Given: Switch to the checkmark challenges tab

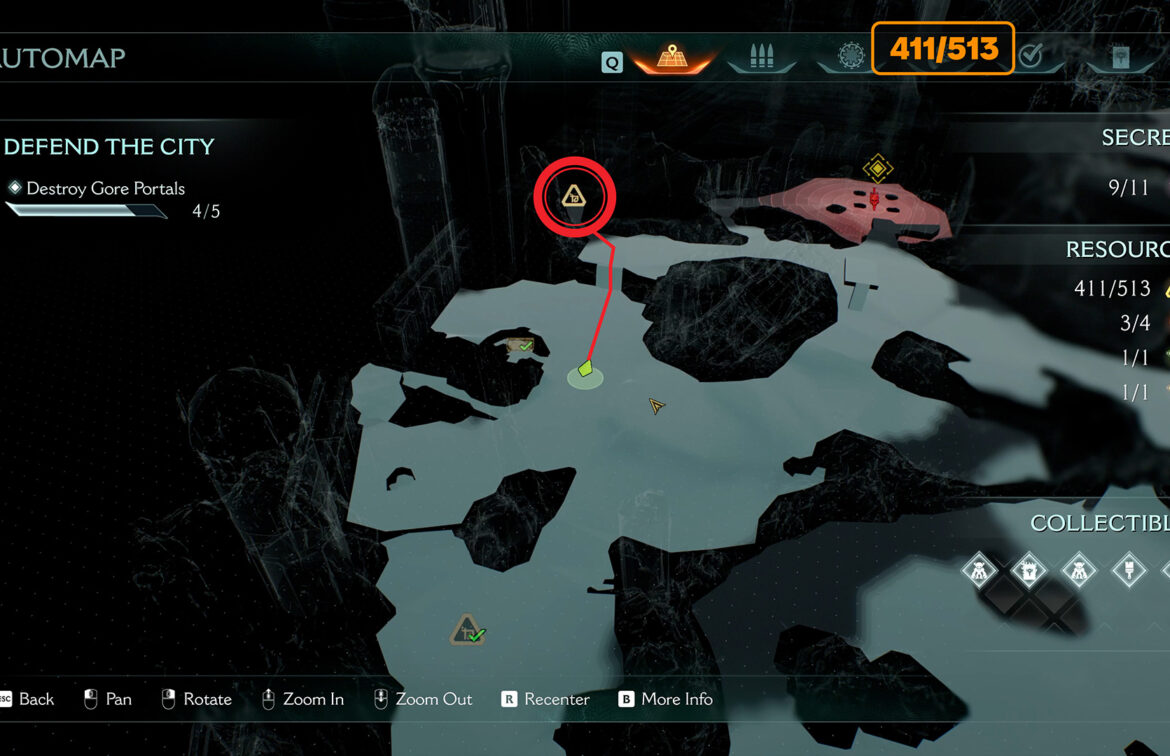Looking at the screenshot, I should click(x=1030, y=56).
